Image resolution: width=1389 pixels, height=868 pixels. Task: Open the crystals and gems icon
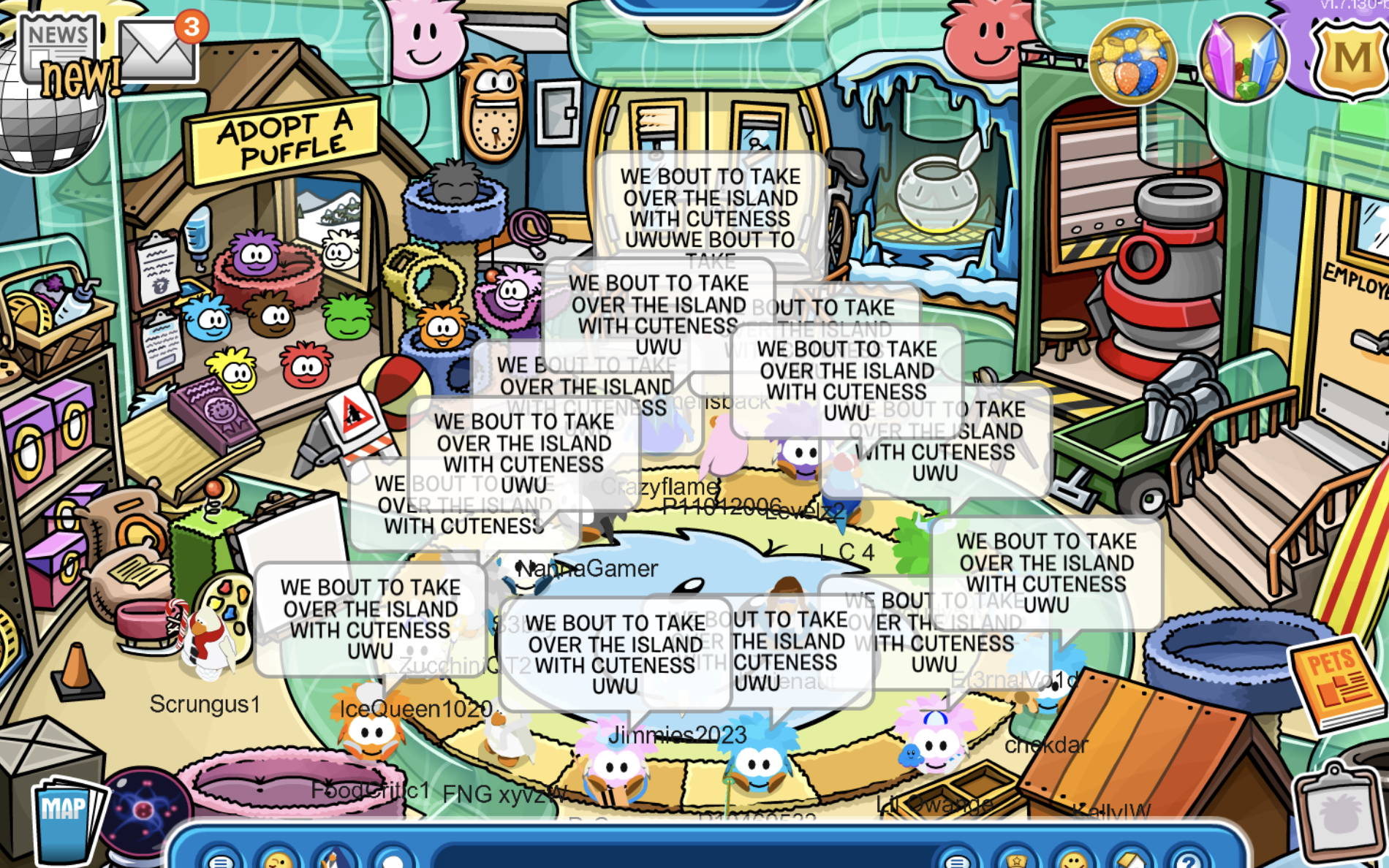click(x=1243, y=60)
